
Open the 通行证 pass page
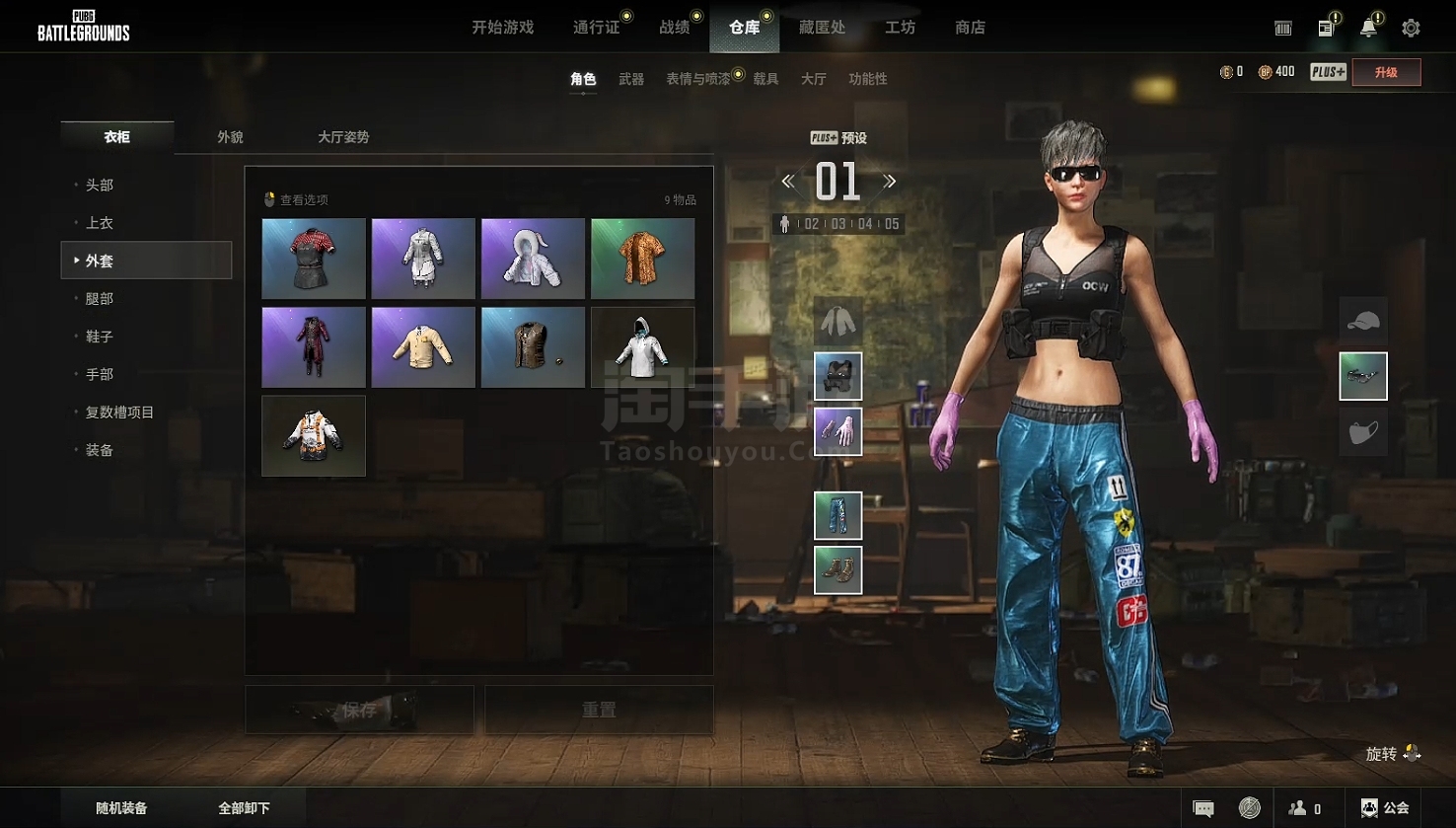tap(596, 28)
